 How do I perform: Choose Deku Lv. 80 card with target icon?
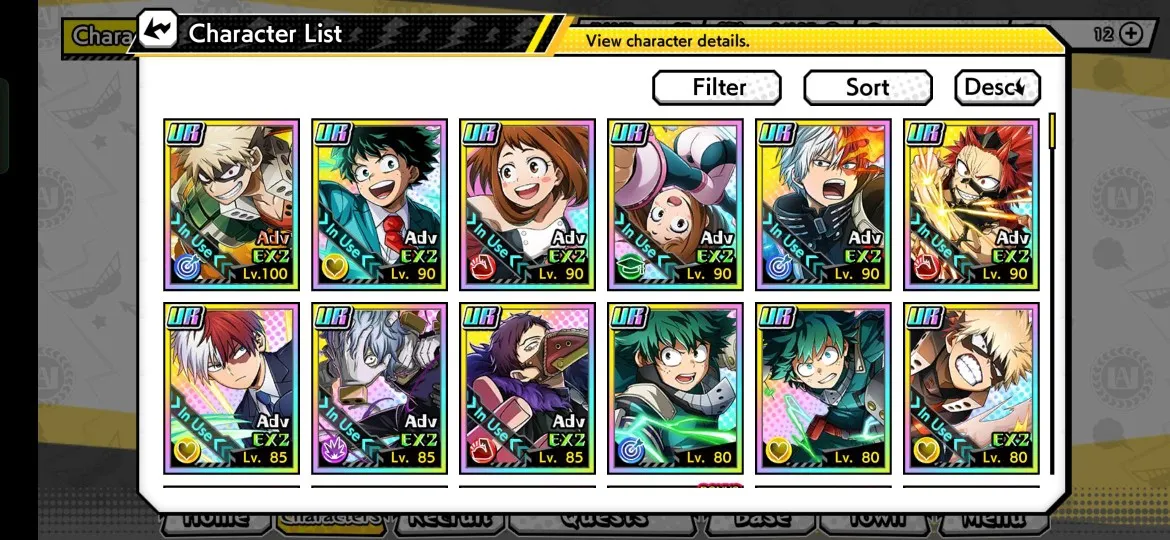pyautogui.click(x=676, y=388)
